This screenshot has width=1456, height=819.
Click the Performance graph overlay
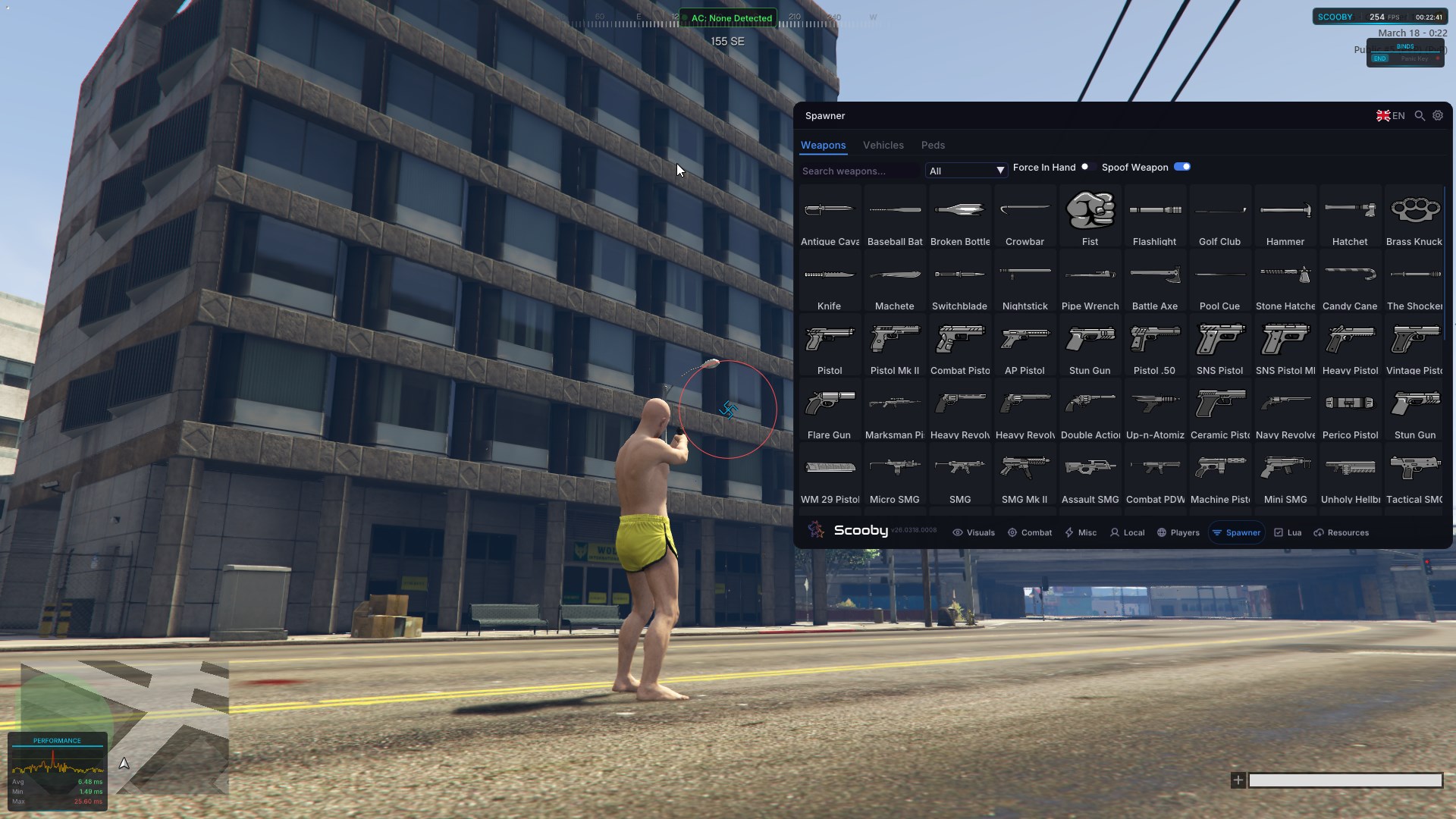[x=58, y=770]
